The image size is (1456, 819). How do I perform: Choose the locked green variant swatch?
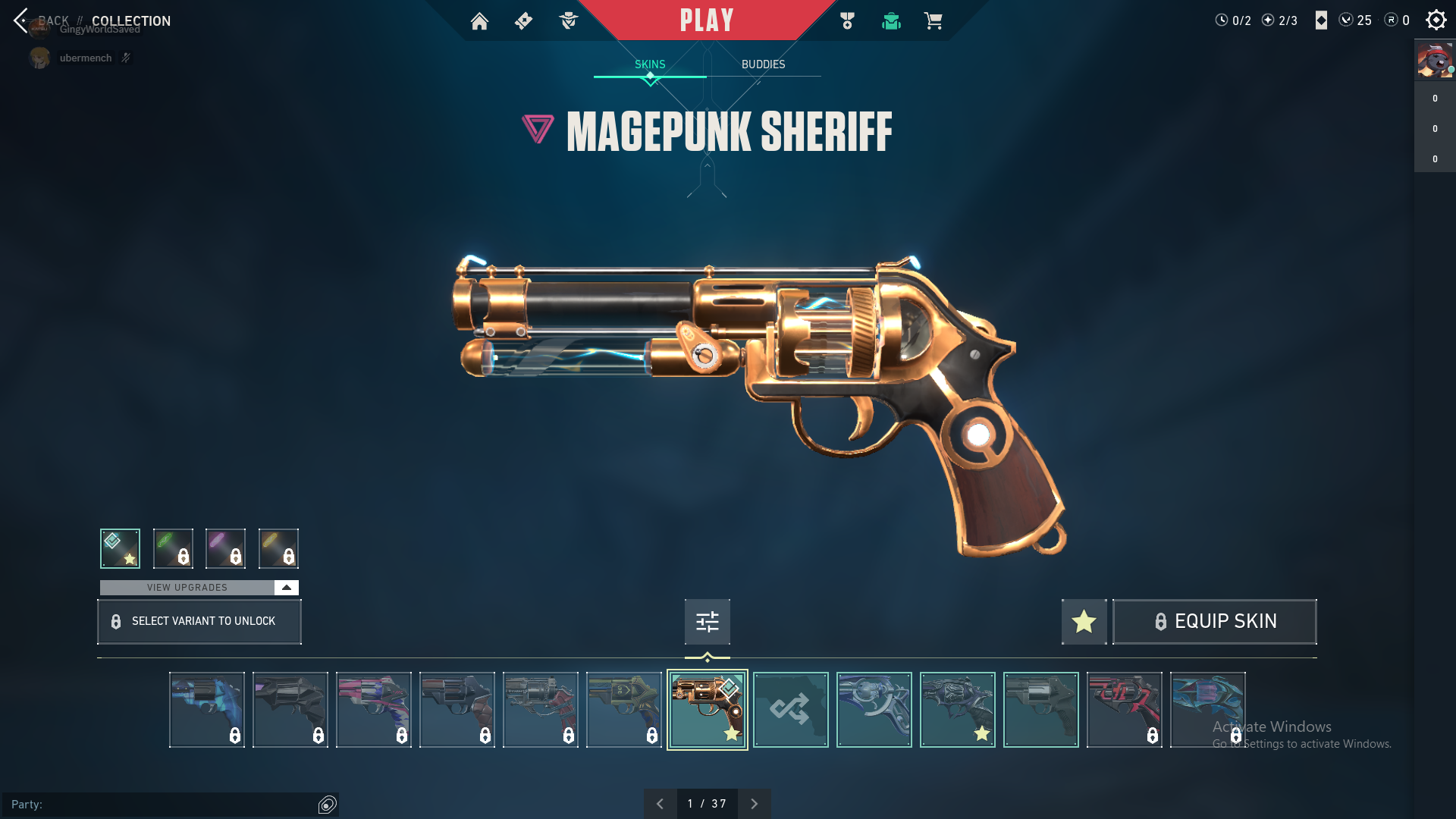[x=173, y=548]
